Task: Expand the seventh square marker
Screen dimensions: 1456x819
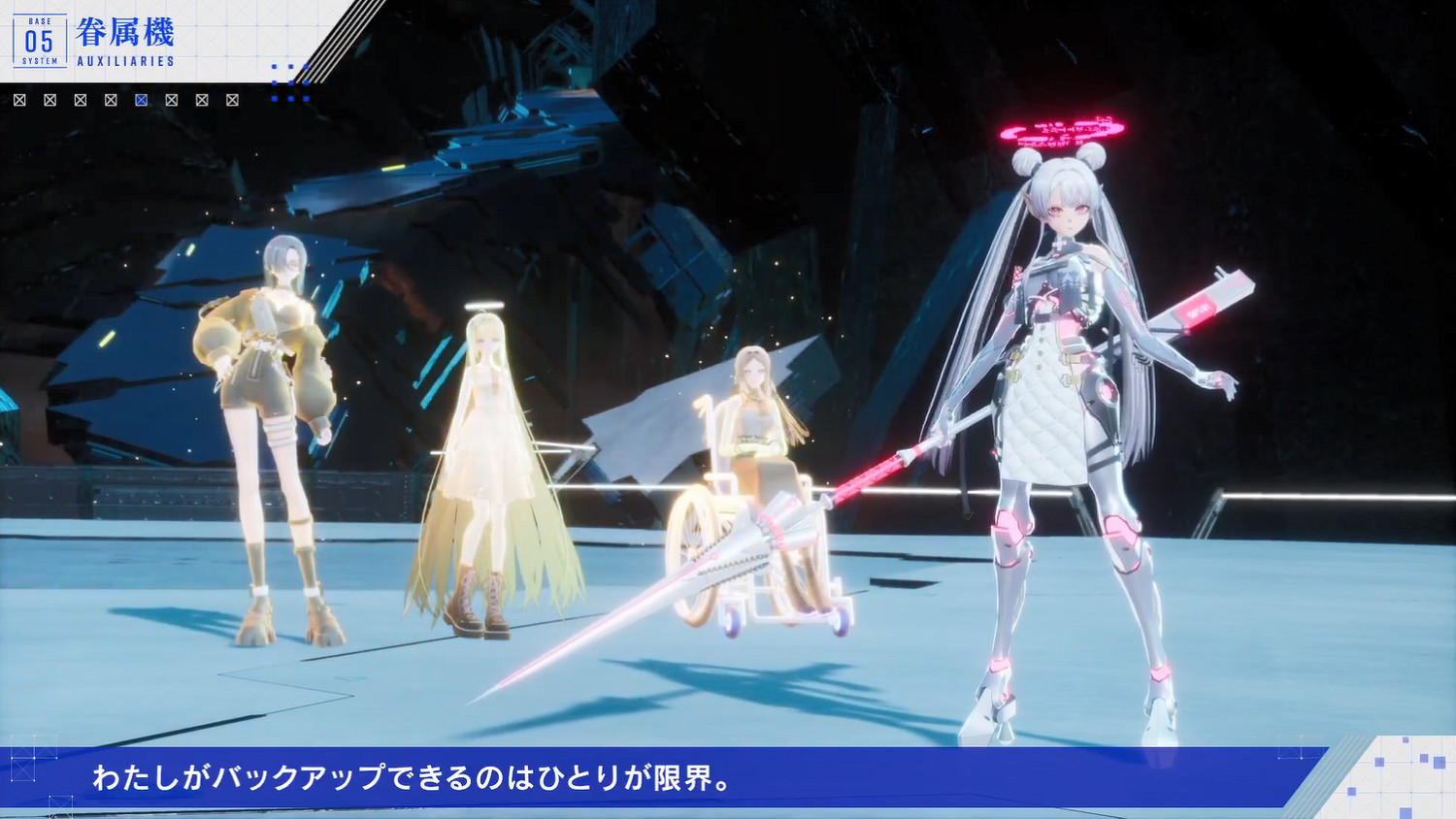Action: (202, 99)
